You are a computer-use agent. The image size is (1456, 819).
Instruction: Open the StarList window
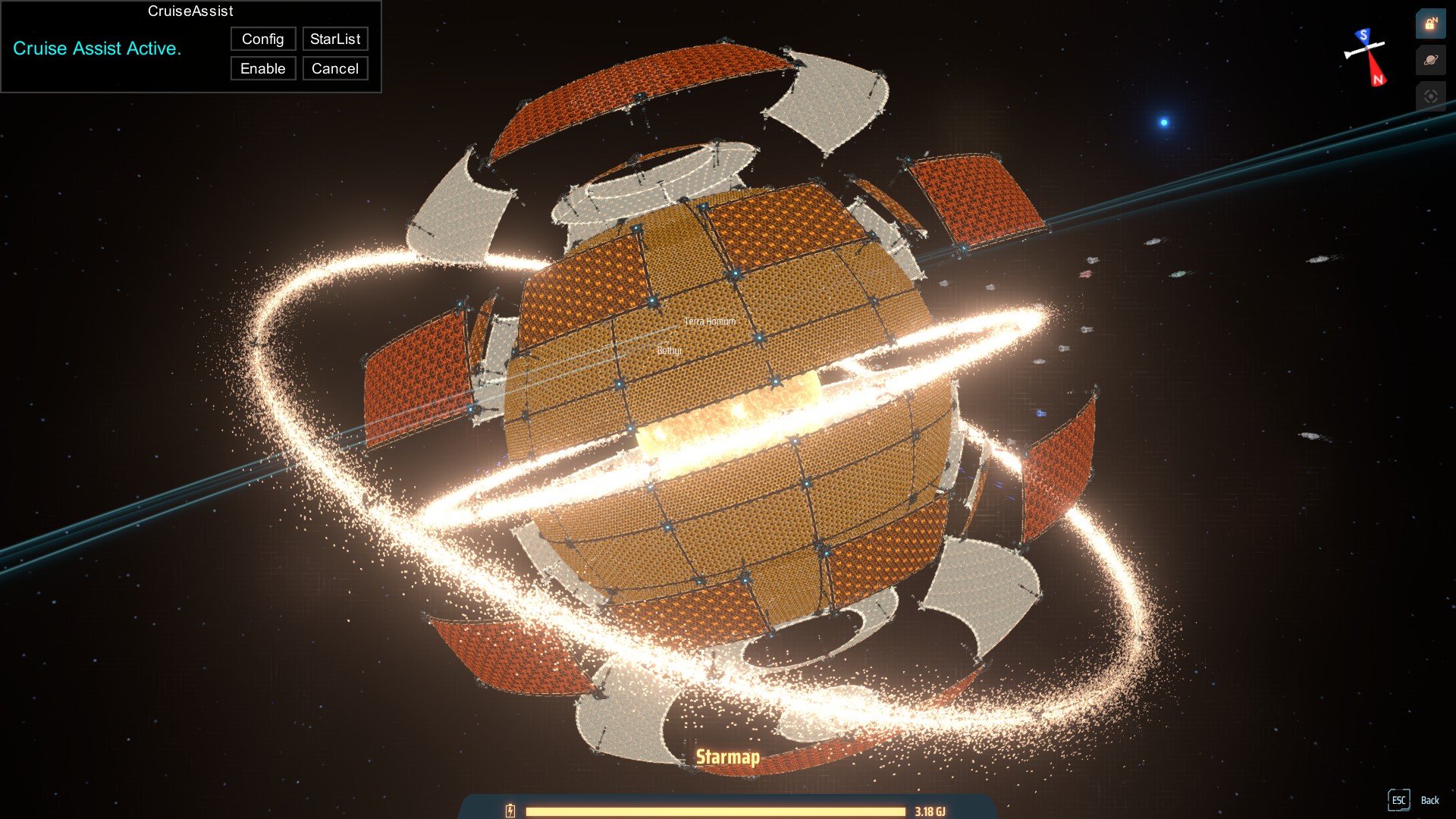[x=335, y=39]
